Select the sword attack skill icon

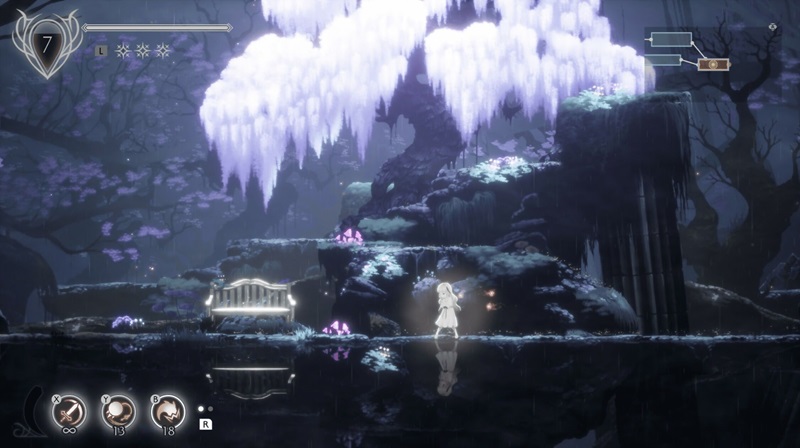[69, 412]
